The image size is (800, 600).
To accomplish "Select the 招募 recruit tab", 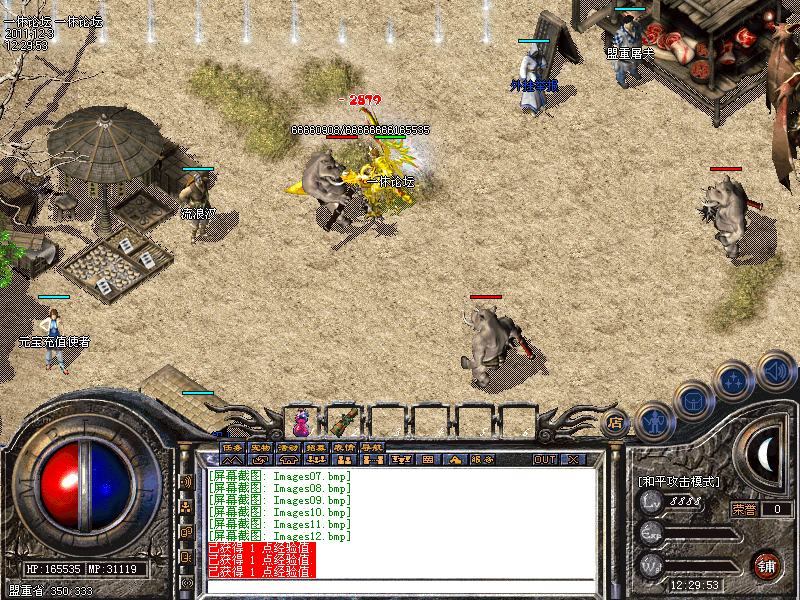I will 316,447.
